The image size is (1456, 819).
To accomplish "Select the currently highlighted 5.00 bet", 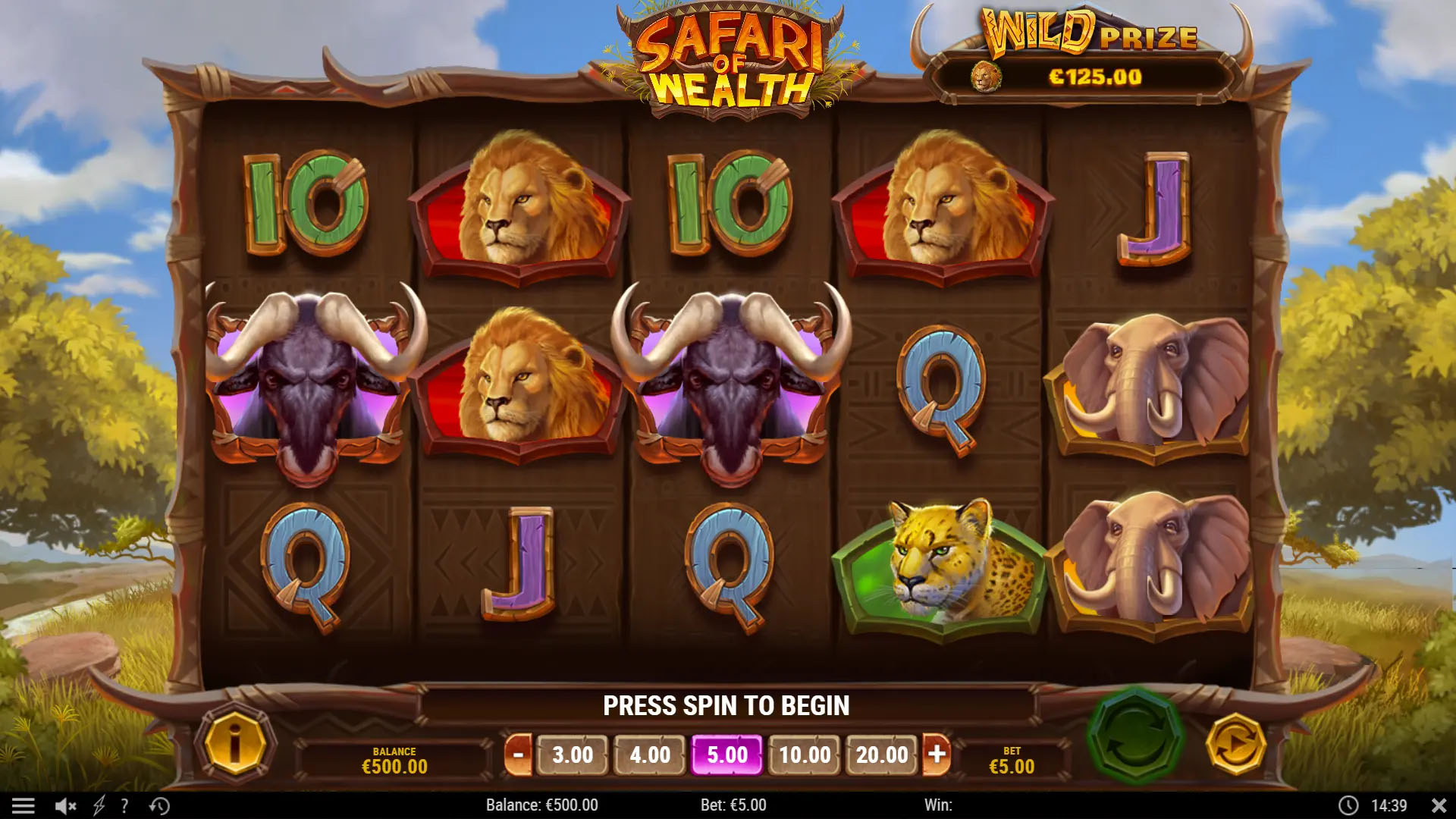I will (x=728, y=755).
